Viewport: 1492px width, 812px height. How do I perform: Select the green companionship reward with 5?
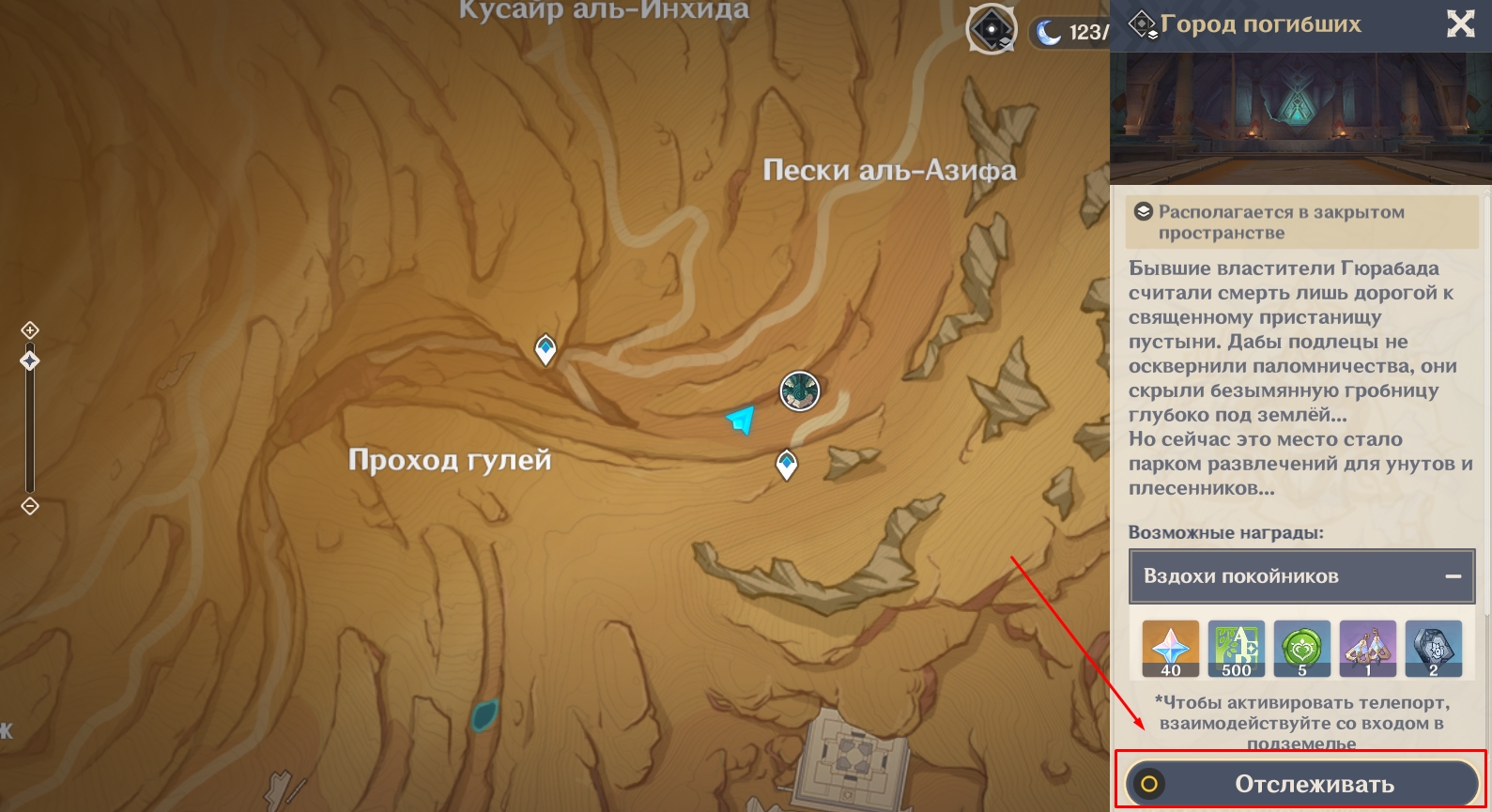coord(1301,648)
